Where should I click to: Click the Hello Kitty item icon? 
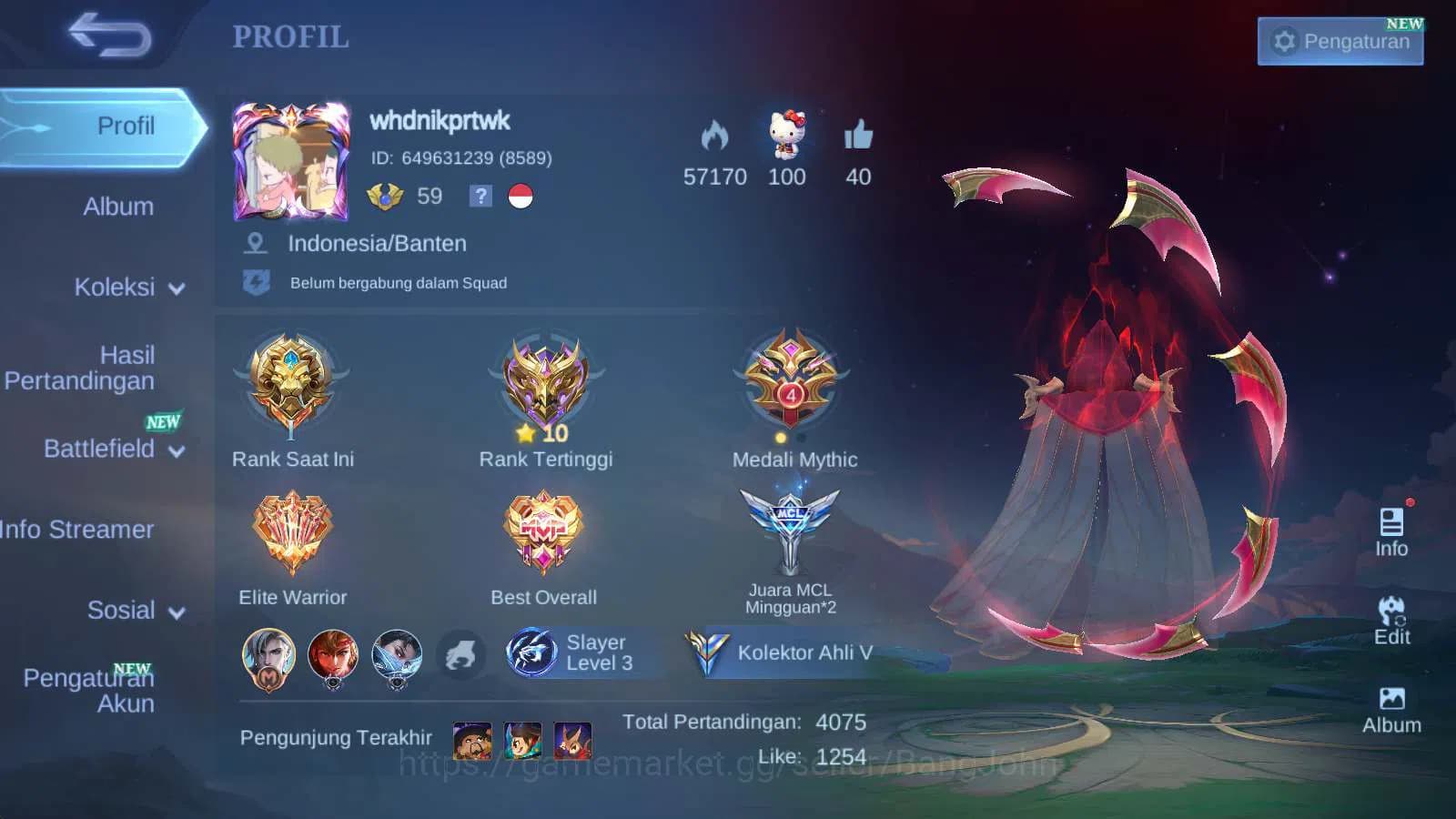pos(786,135)
